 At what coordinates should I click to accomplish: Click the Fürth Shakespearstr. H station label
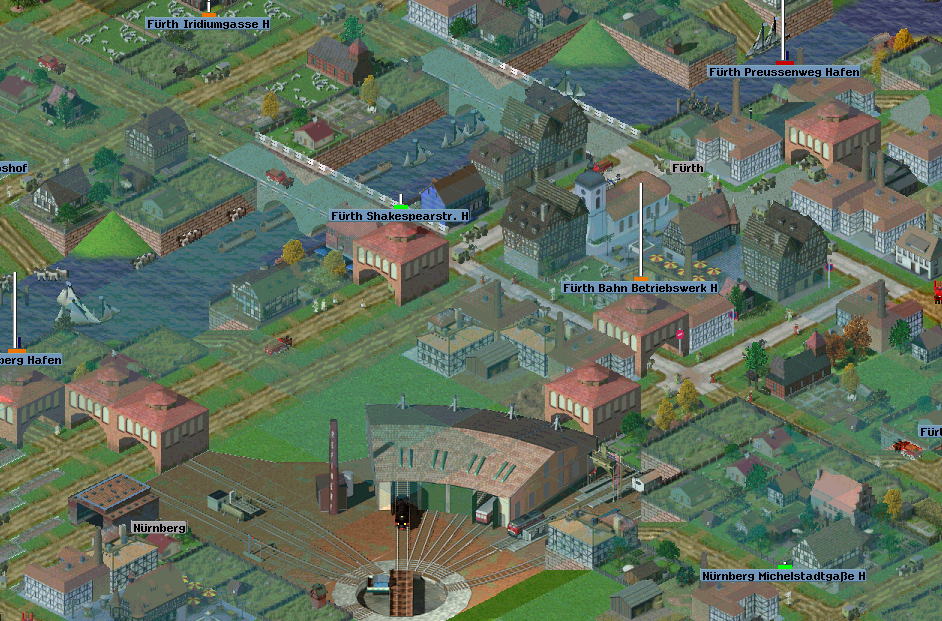pyautogui.click(x=400, y=216)
